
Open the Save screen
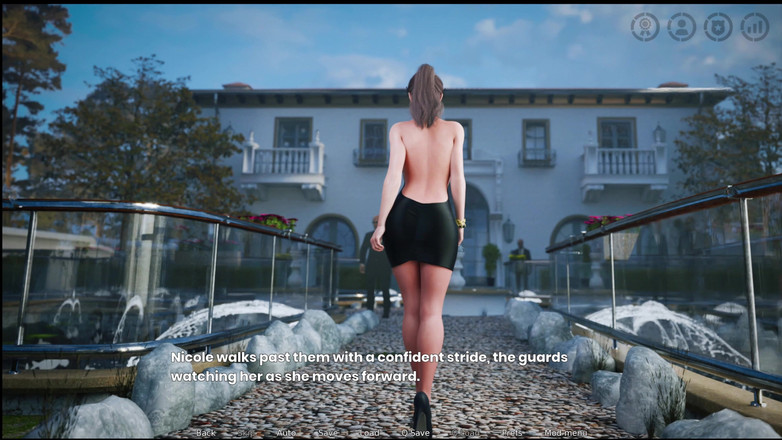328,433
